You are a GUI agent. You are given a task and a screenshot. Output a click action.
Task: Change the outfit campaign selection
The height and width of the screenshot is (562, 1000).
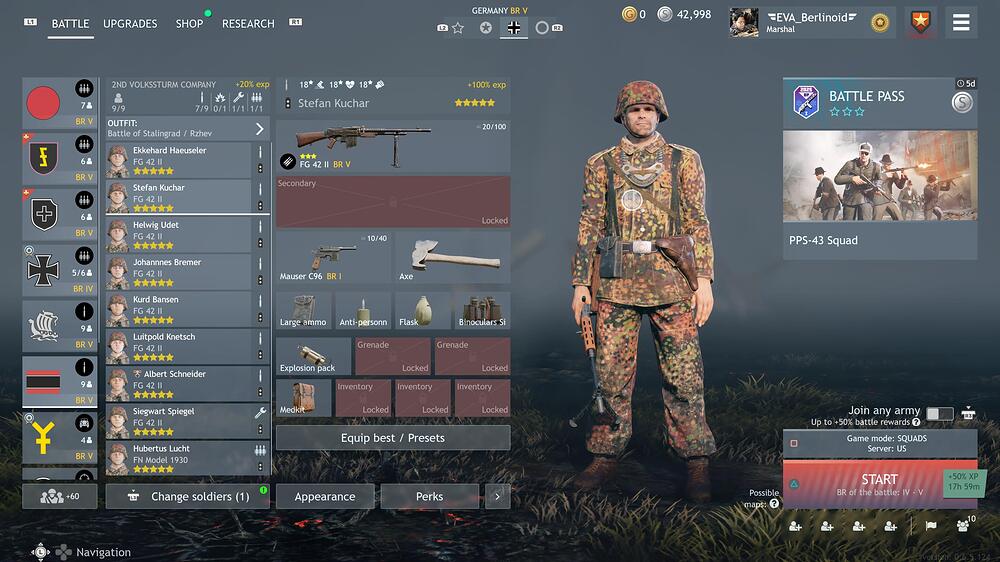tap(187, 129)
